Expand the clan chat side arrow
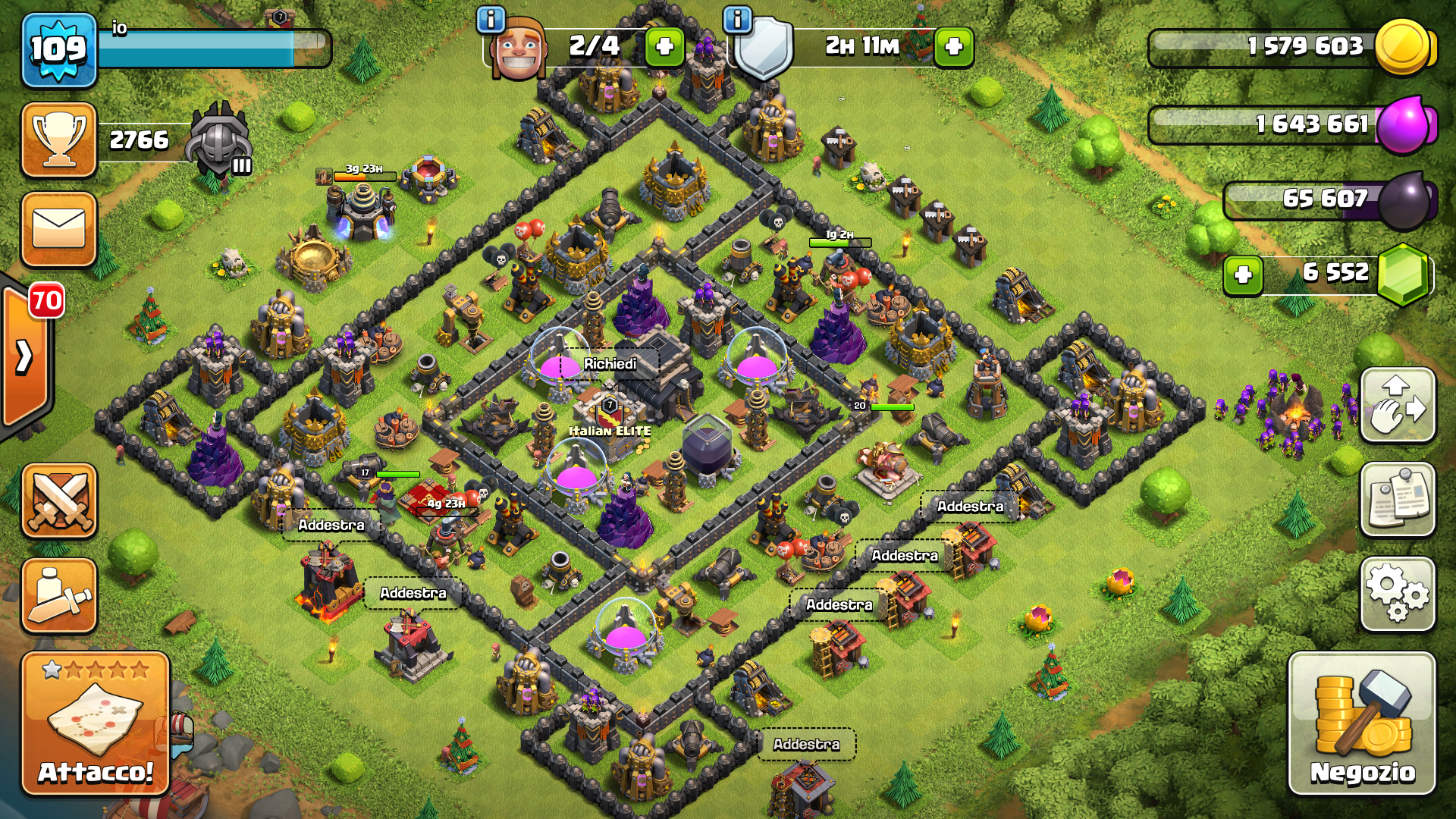Viewport: 1456px width, 819px height. [x=24, y=356]
